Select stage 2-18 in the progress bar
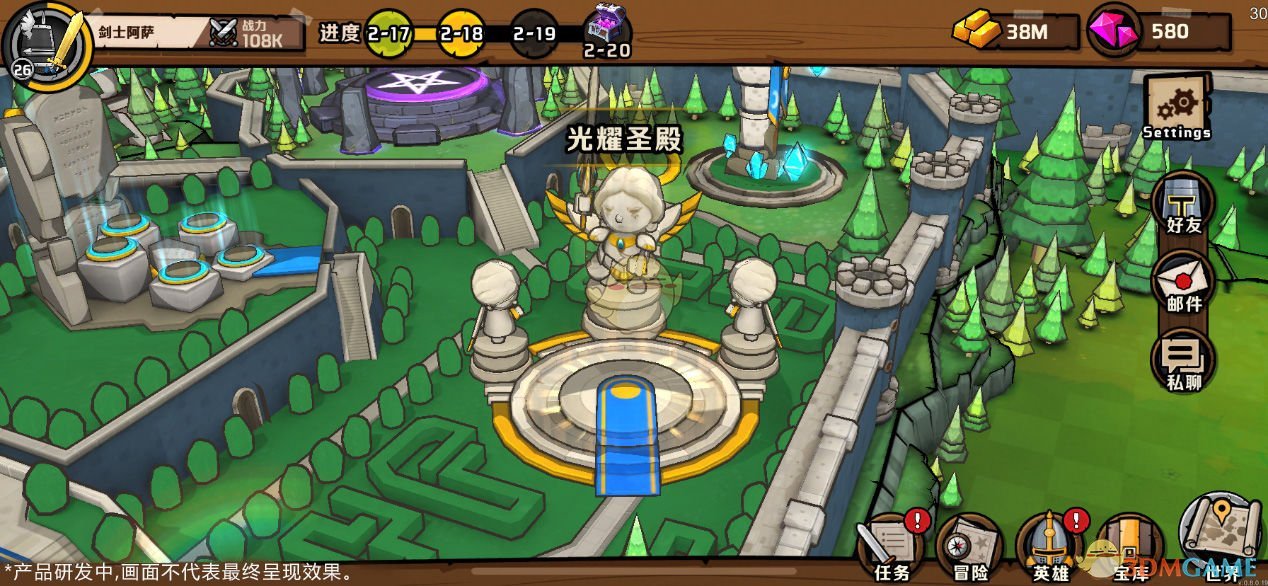 pos(461,32)
